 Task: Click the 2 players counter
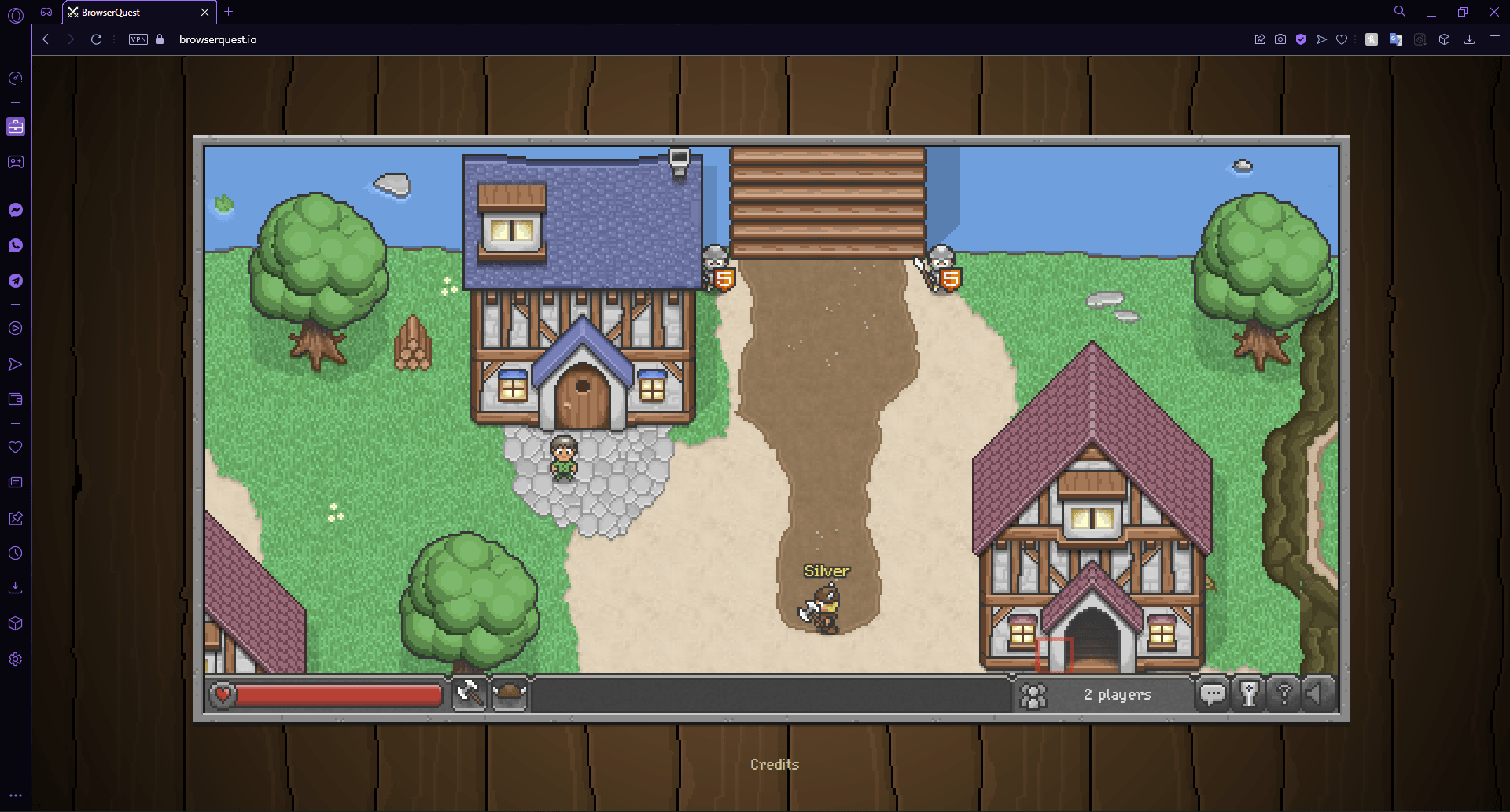pos(1117,694)
